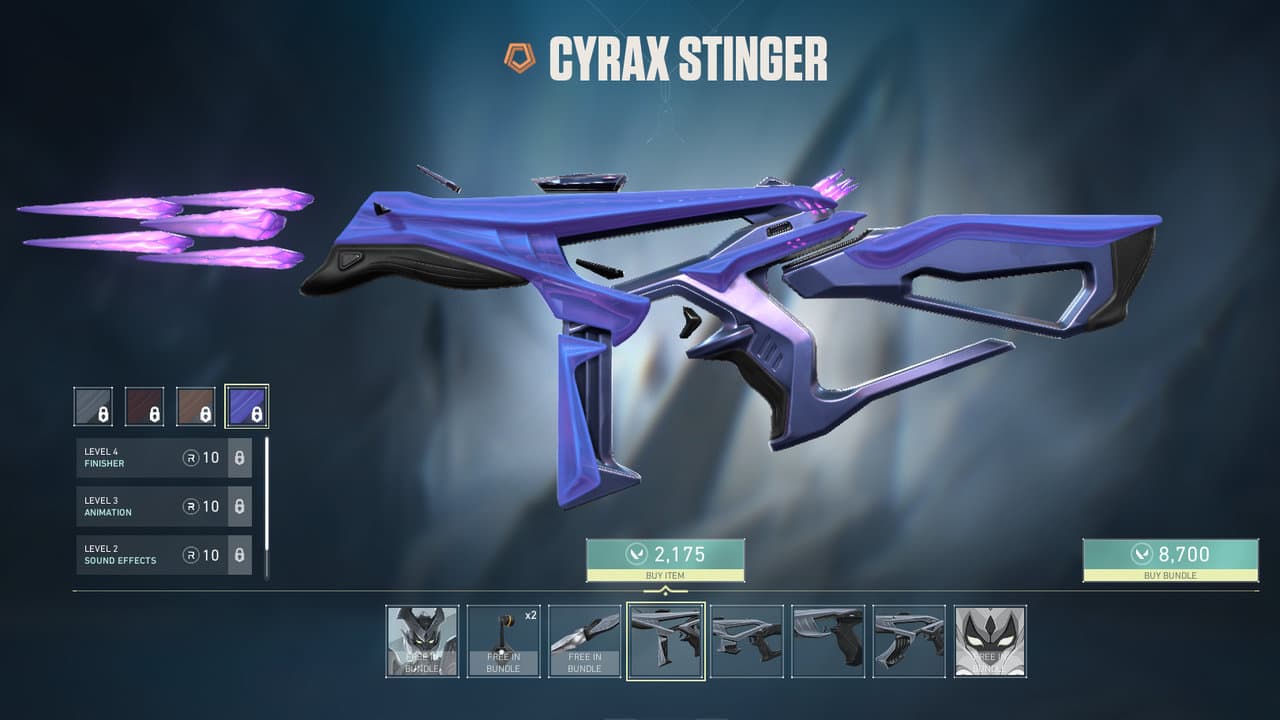View the melee knife thumbnail
This screenshot has height=720, width=1280.
pos(585,641)
